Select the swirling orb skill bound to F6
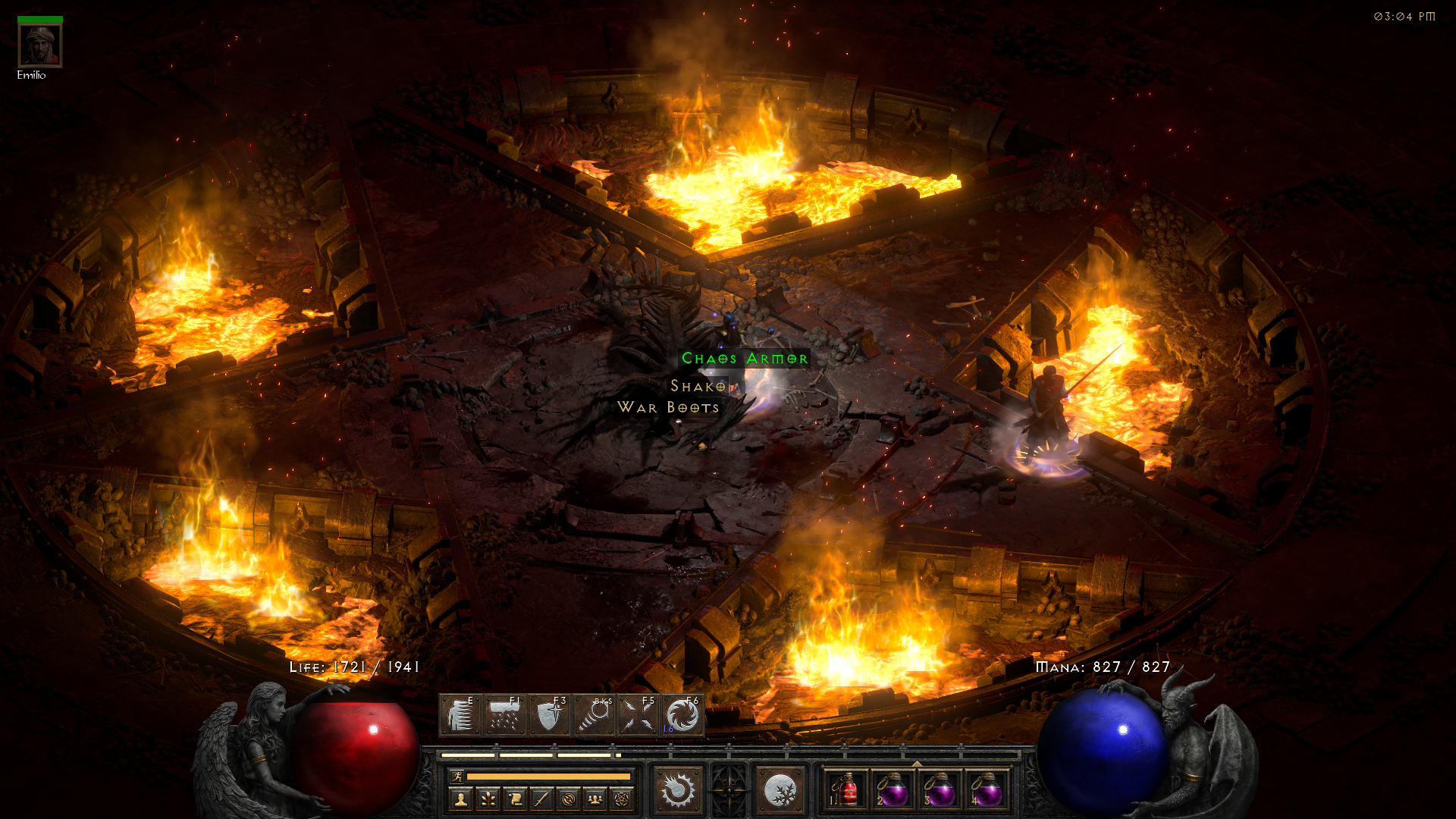 click(682, 715)
